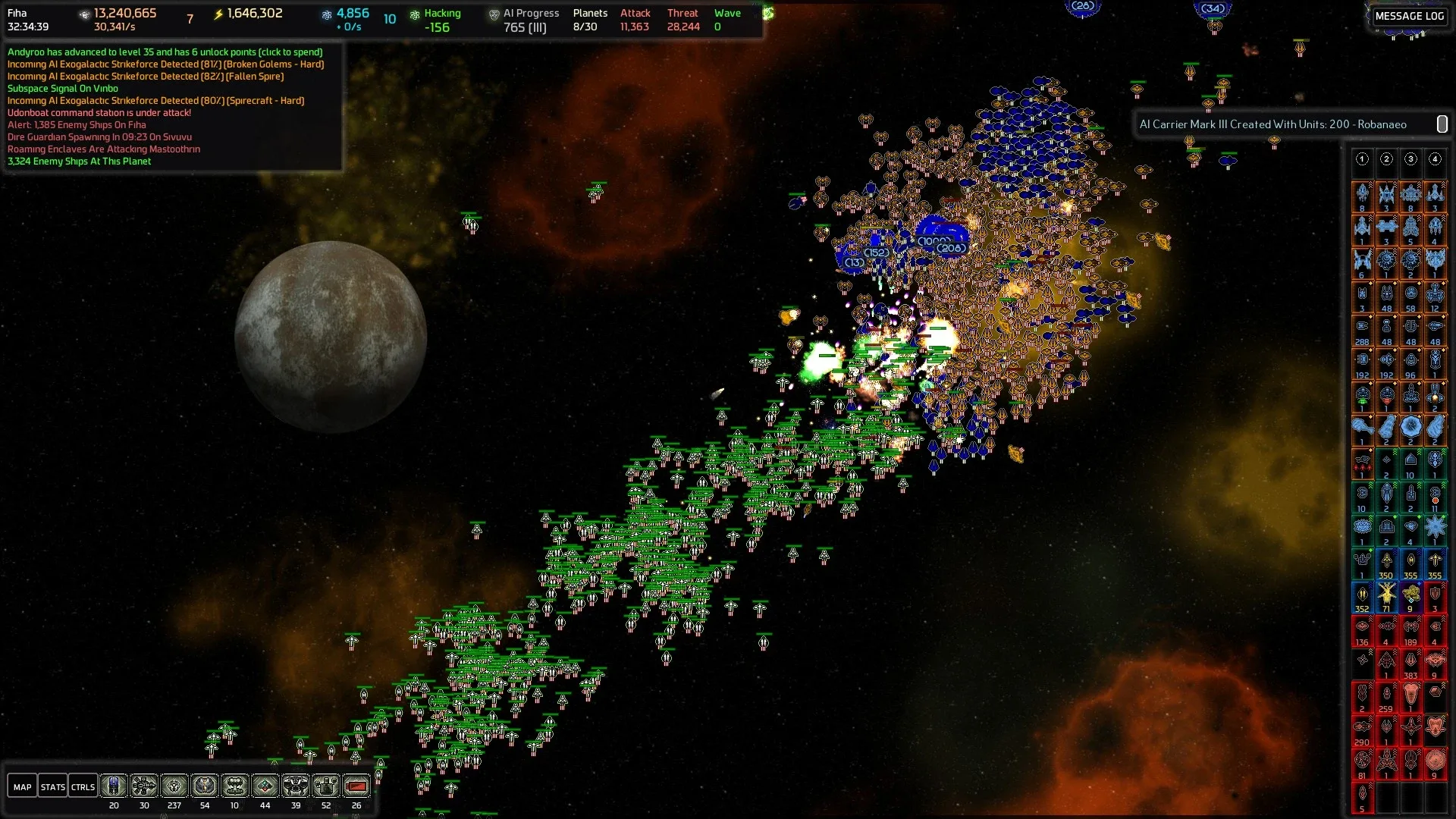The image size is (1456, 819).
Task: Select control group 2
Action: [x=1386, y=159]
